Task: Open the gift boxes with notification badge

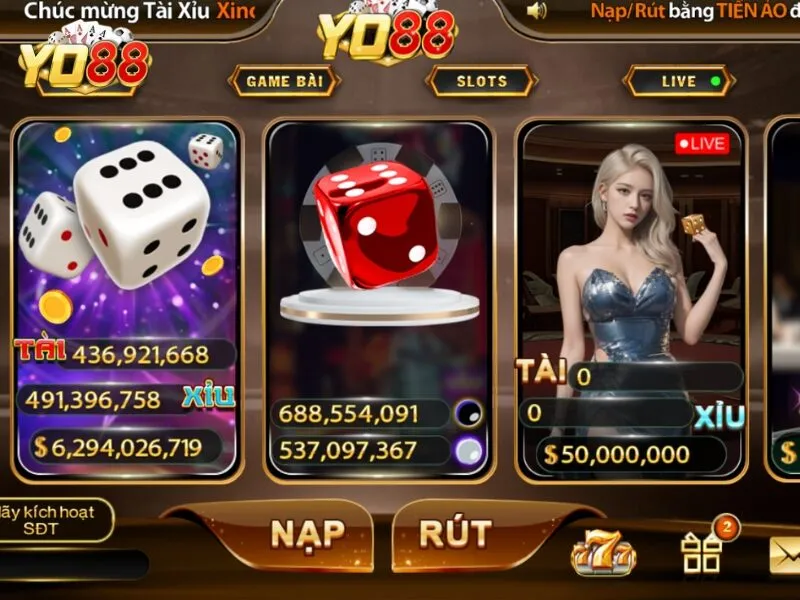Action: click(703, 551)
